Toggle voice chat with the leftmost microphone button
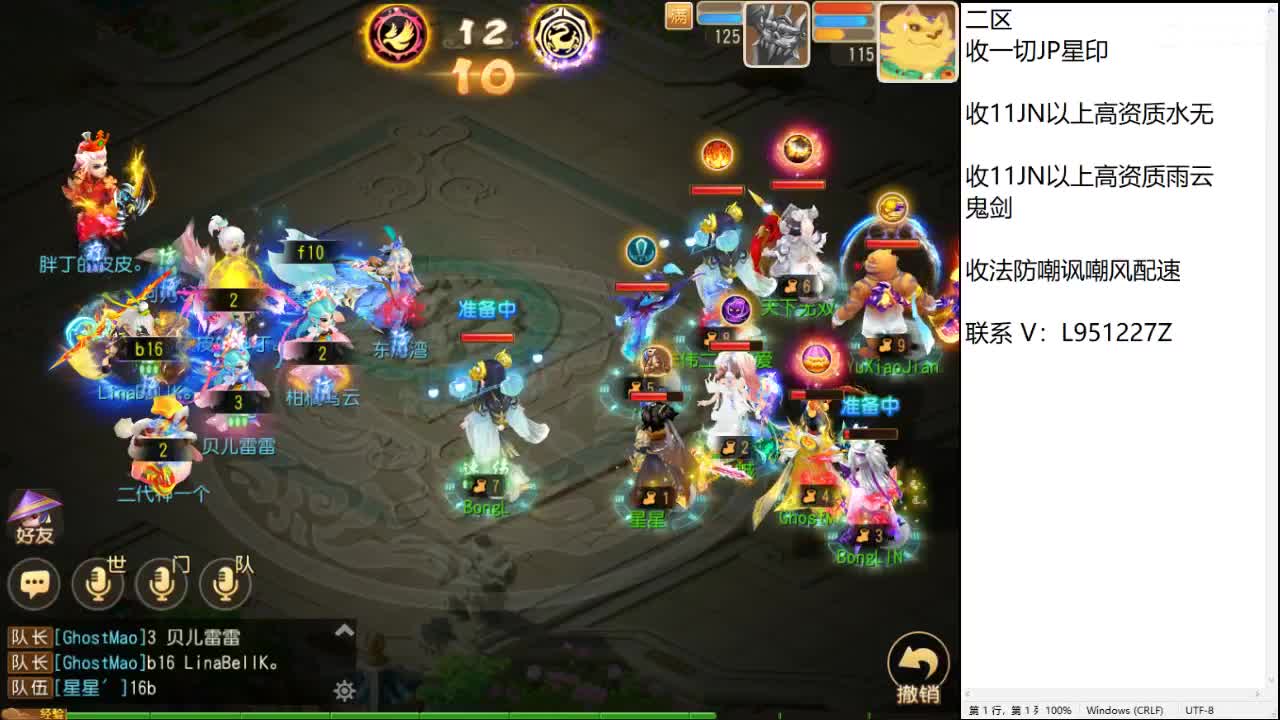This screenshot has width=1280, height=720. (x=99, y=584)
